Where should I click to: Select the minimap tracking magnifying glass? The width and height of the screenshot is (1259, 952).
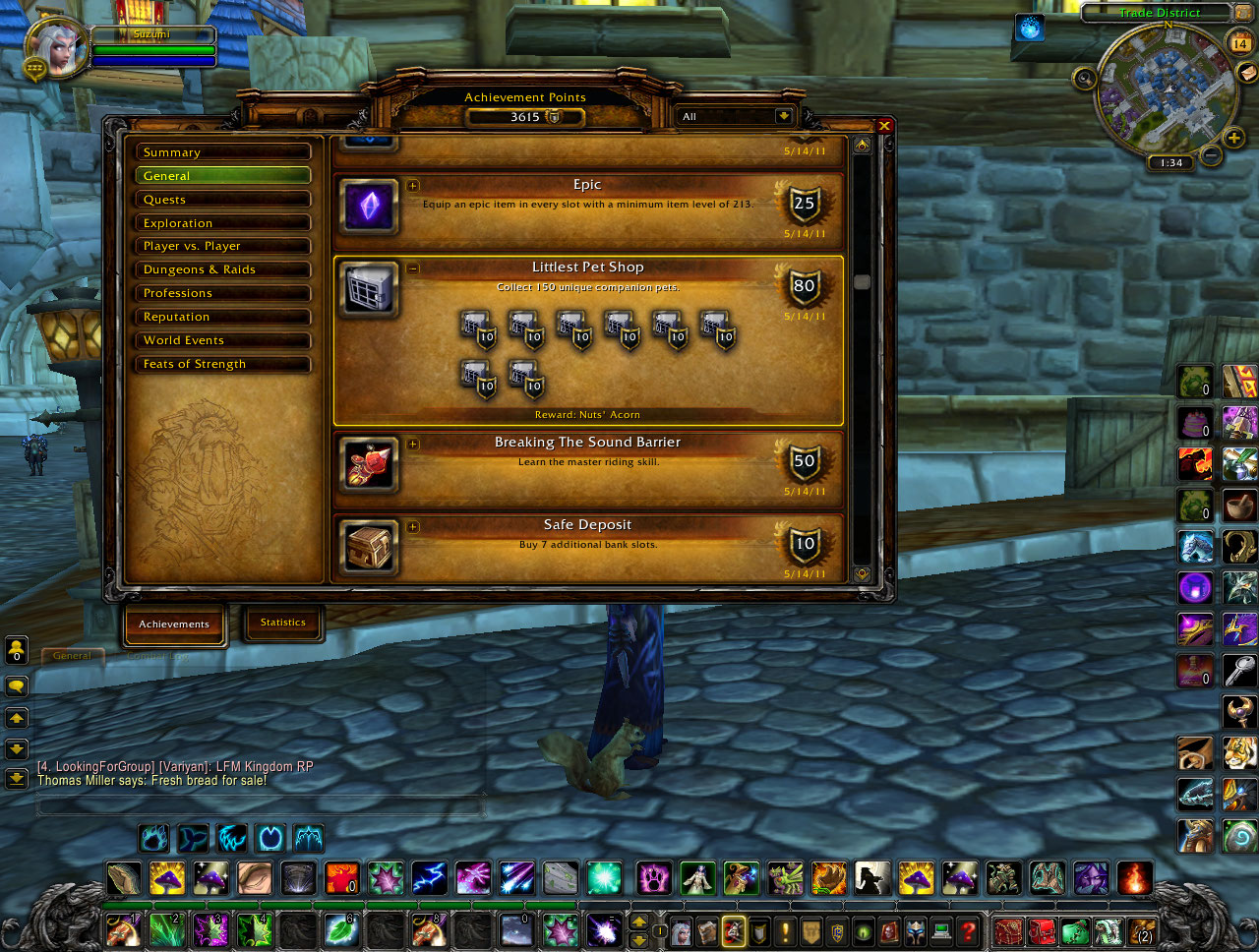[1085, 77]
